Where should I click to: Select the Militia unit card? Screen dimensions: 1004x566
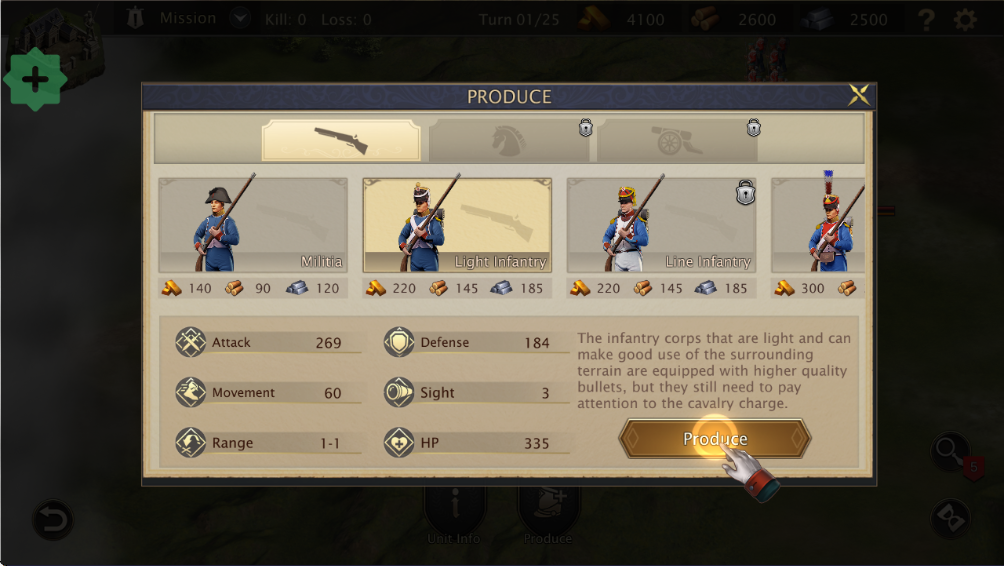[253, 226]
